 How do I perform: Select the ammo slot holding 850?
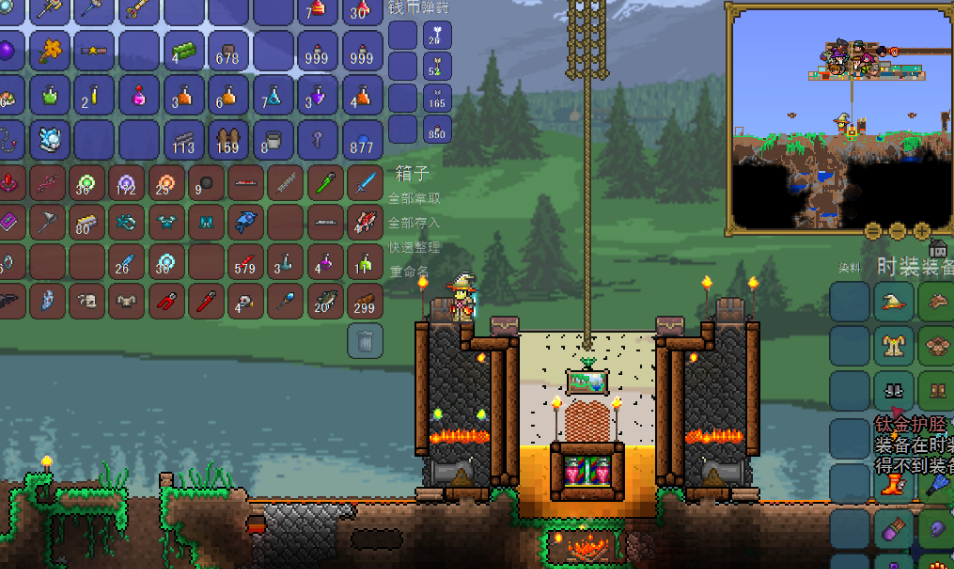click(437, 128)
